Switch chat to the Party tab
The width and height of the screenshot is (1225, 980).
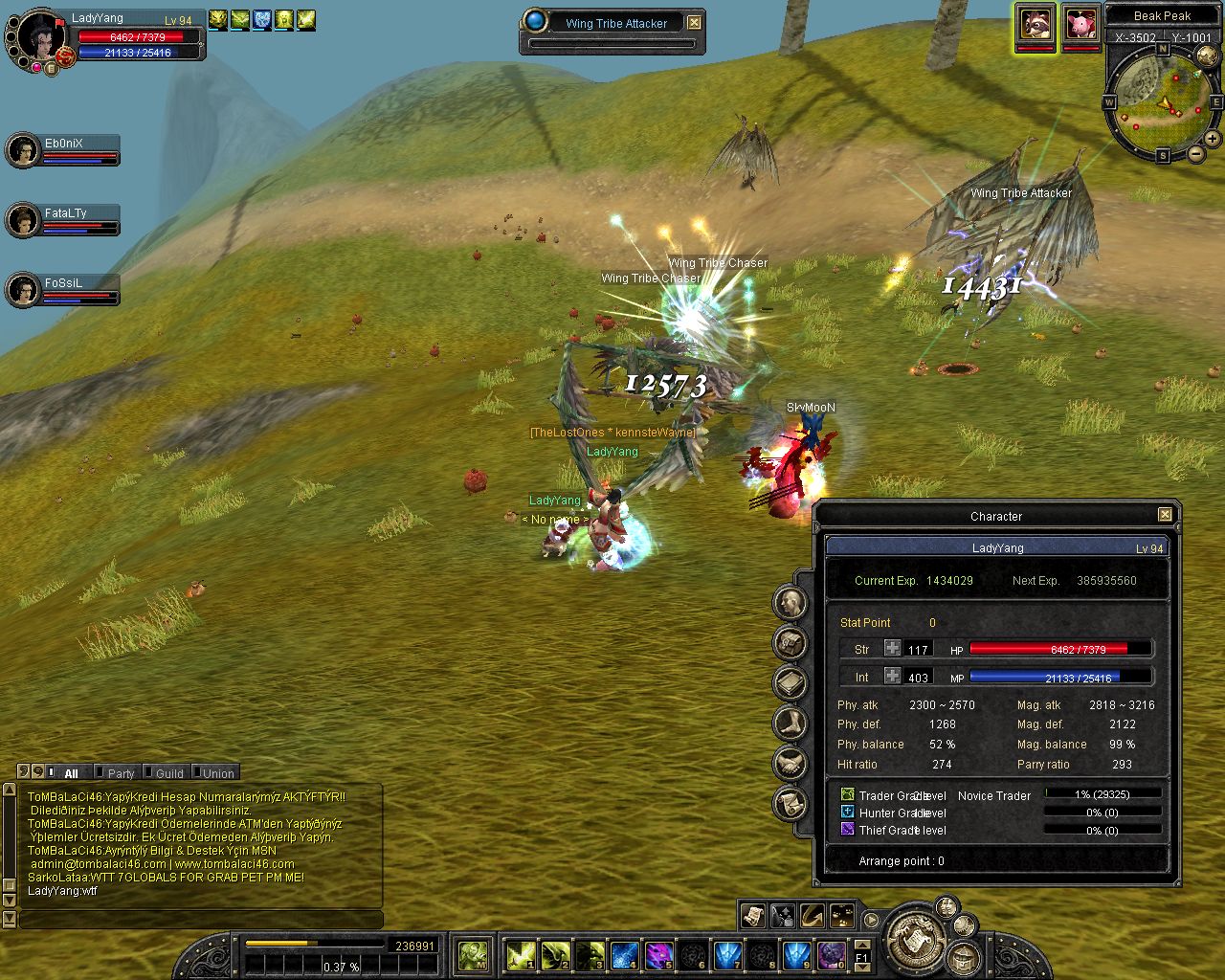coord(121,773)
